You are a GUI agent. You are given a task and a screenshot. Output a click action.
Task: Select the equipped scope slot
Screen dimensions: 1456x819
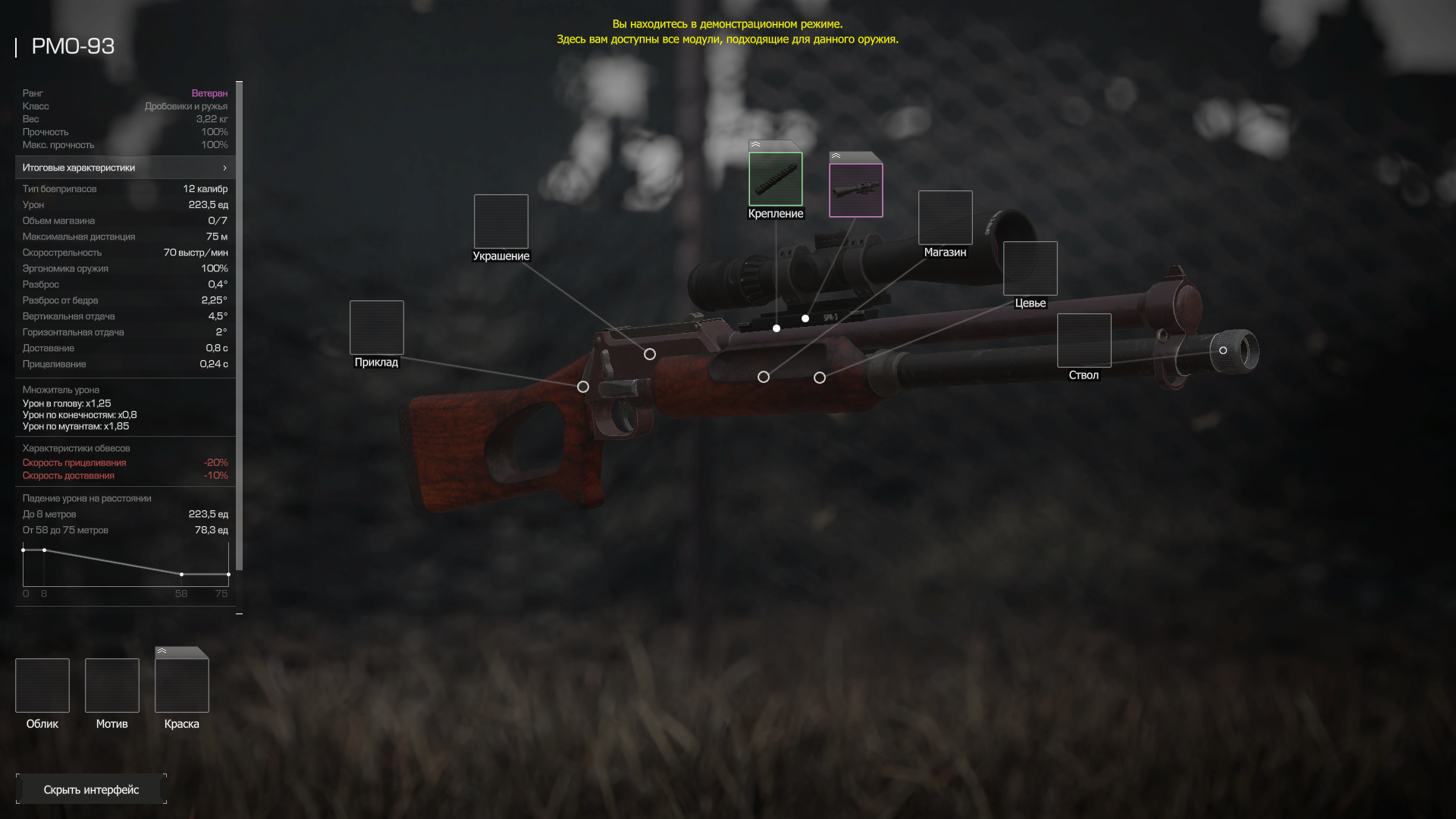click(x=856, y=190)
